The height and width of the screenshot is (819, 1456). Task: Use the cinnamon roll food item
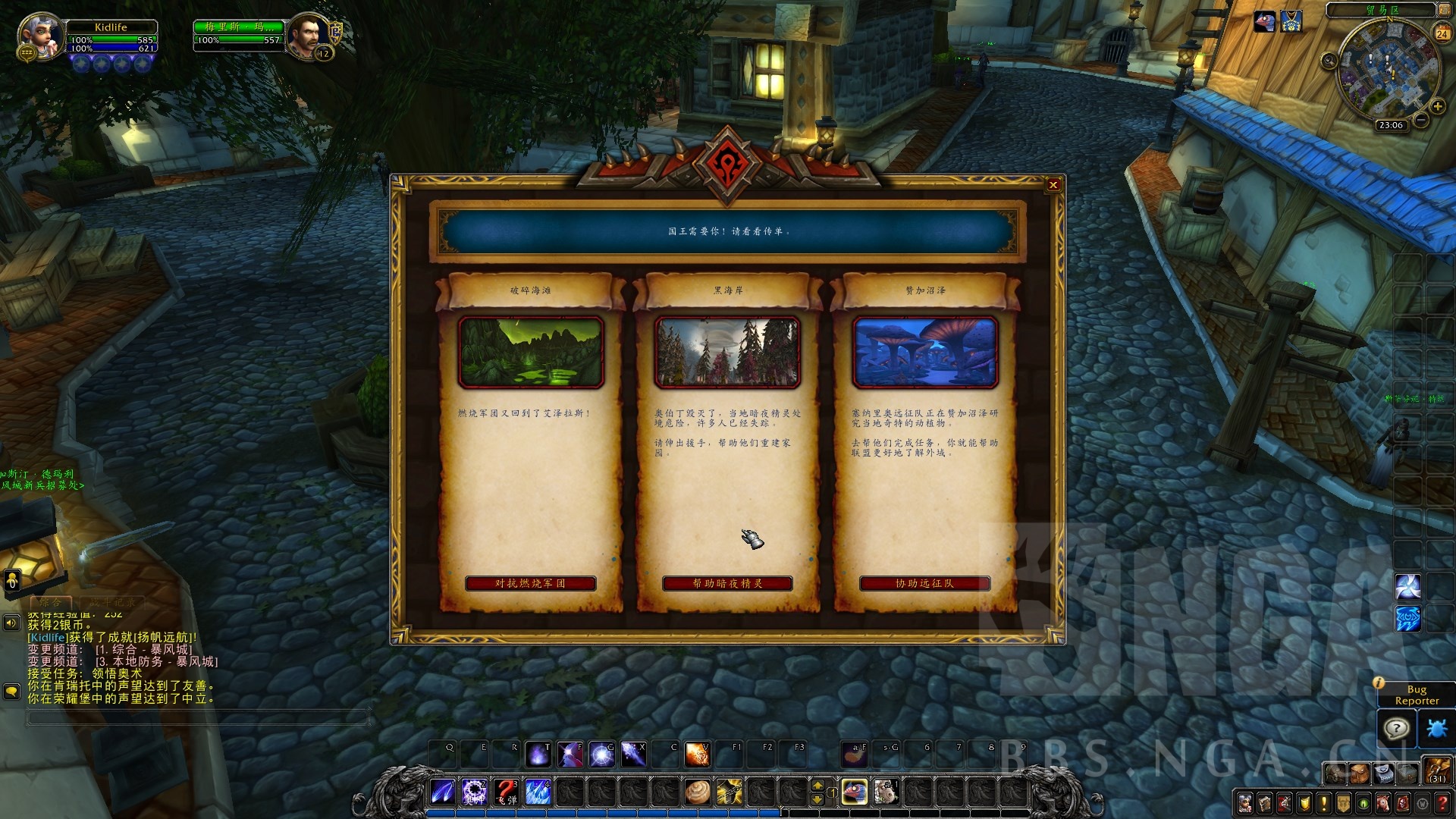pos(697,792)
